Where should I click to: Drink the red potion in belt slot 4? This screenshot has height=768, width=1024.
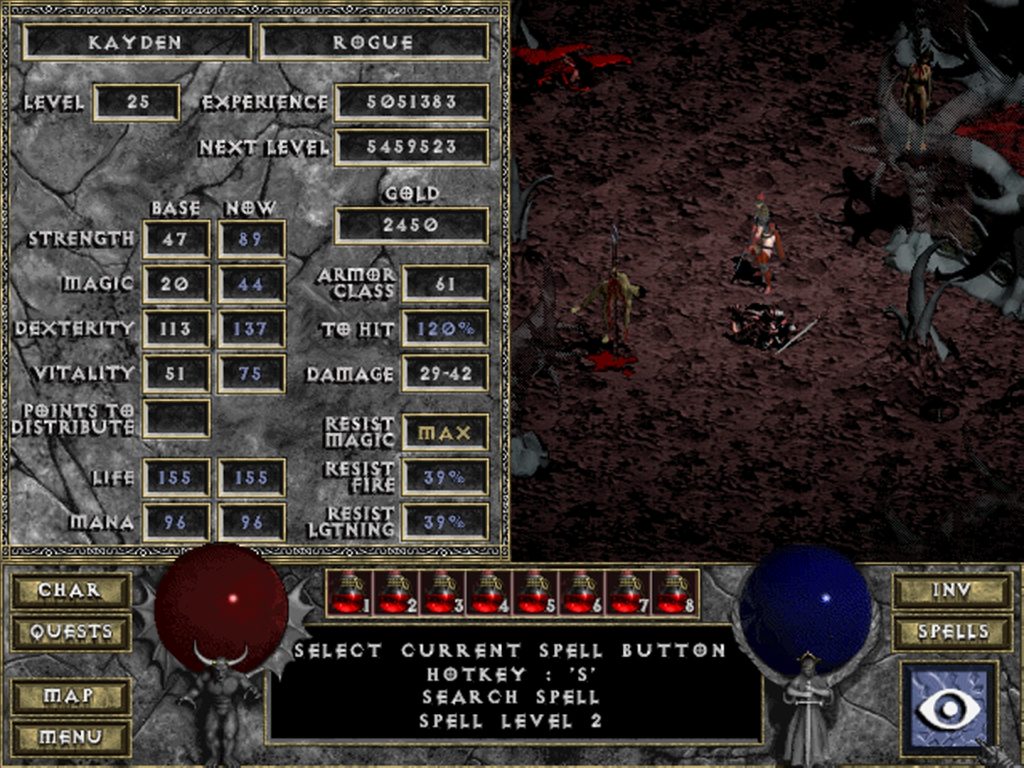pos(489,593)
